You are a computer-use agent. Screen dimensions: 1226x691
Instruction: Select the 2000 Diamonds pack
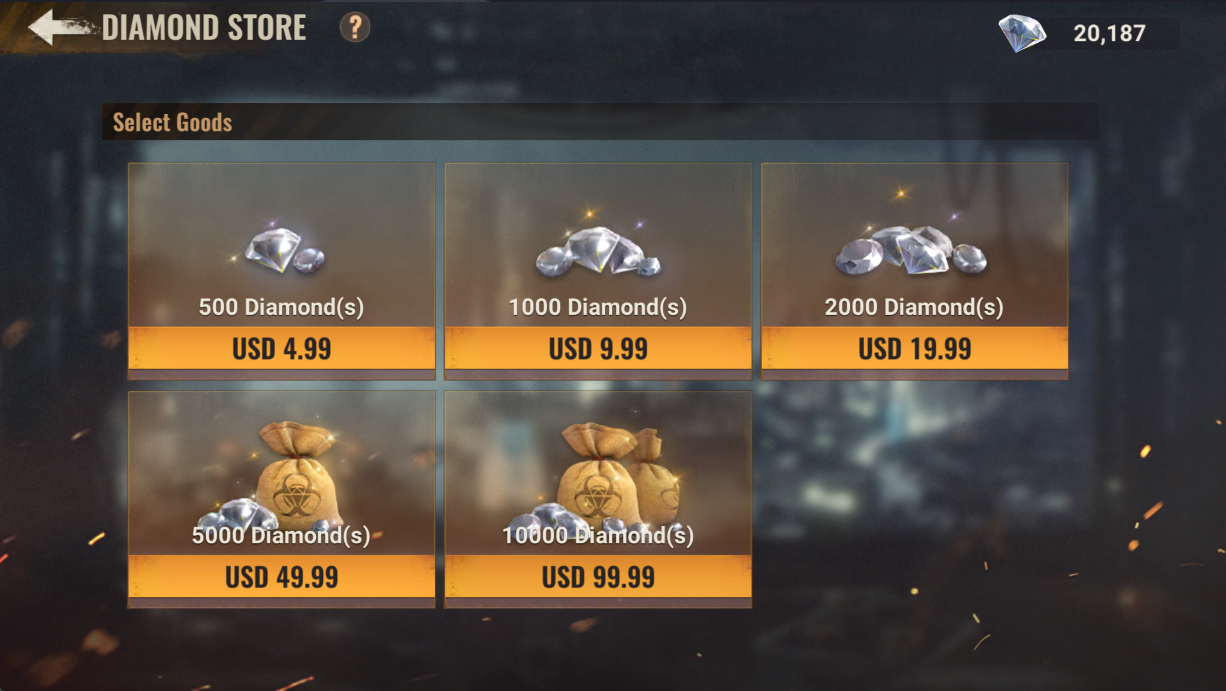tap(914, 348)
